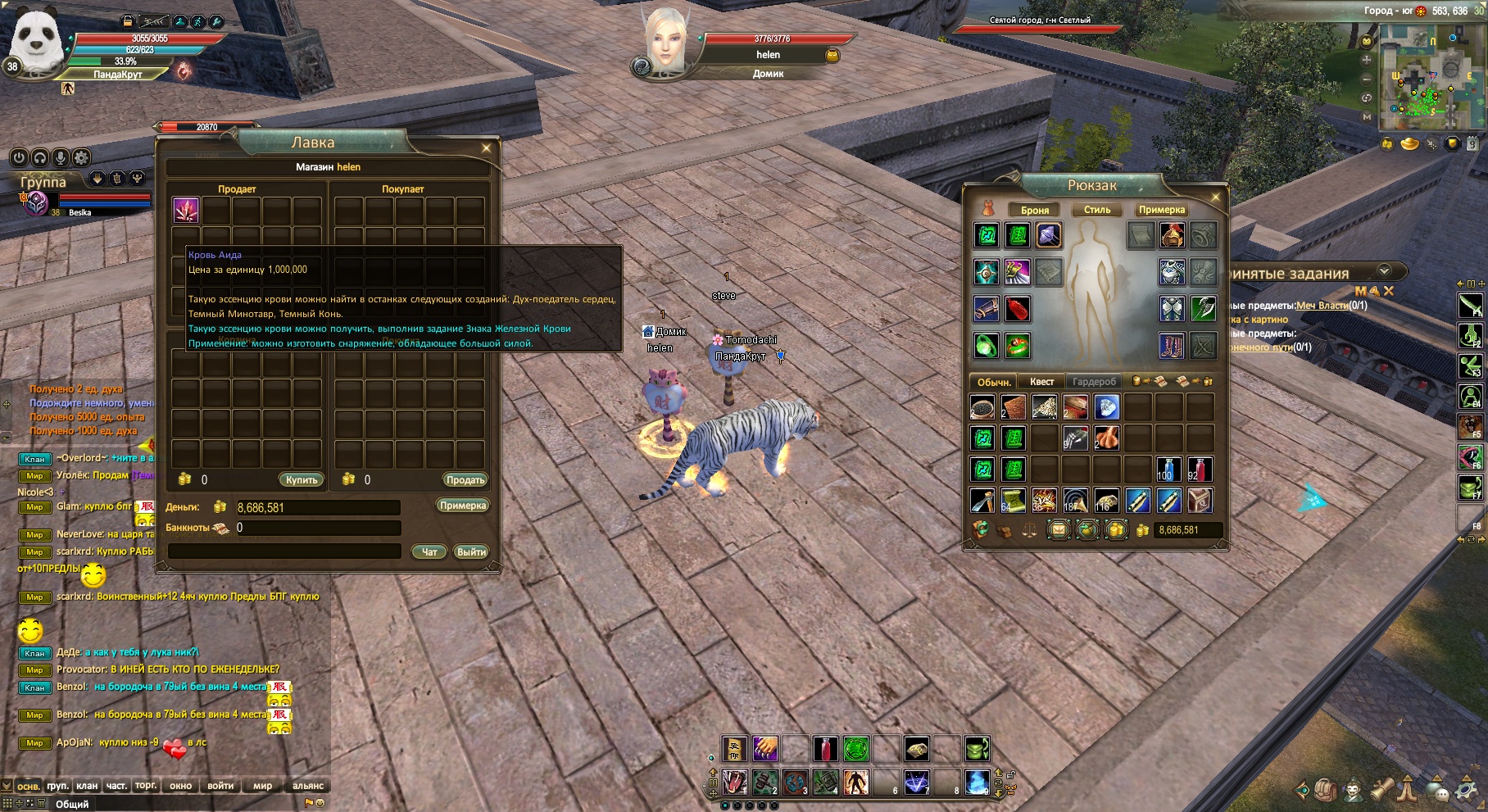Select the blue mana potion stack of 100
Screen dimensions: 1488x812
(1168, 470)
